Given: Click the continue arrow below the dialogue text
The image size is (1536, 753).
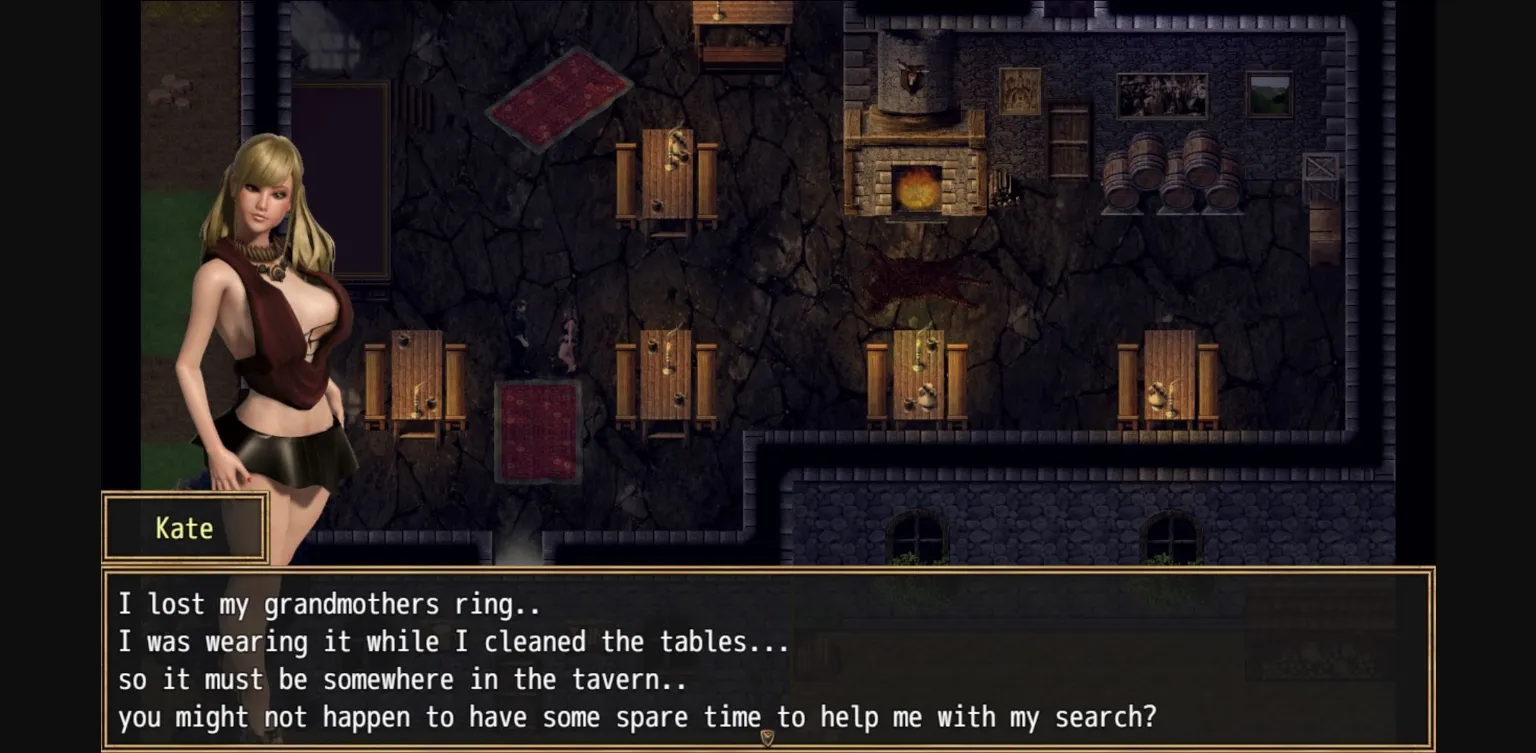Looking at the screenshot, I should pyautogui.click(x=768, y=736).
